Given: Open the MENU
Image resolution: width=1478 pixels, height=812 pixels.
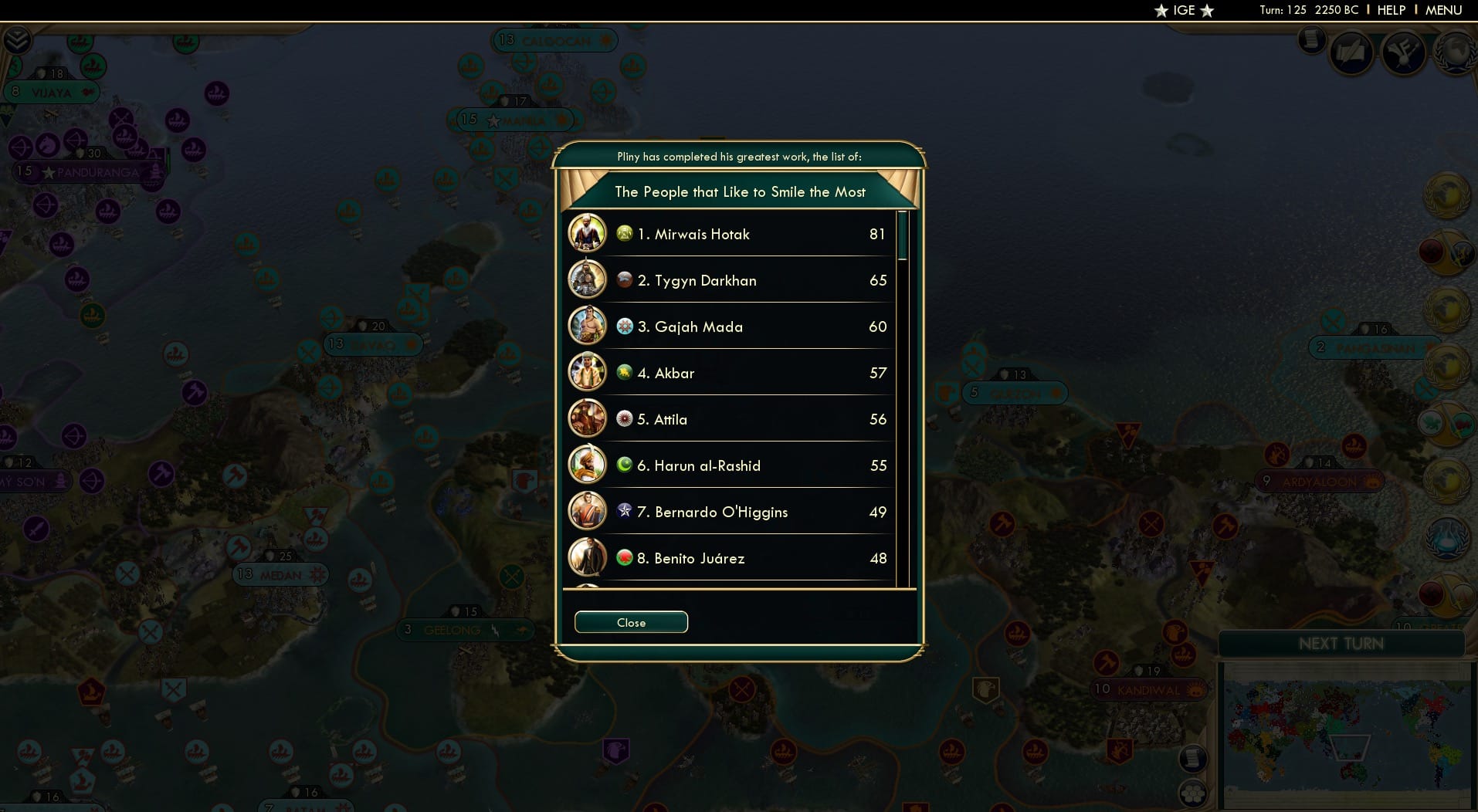Looking at the screenshot, I should 1442,10.
